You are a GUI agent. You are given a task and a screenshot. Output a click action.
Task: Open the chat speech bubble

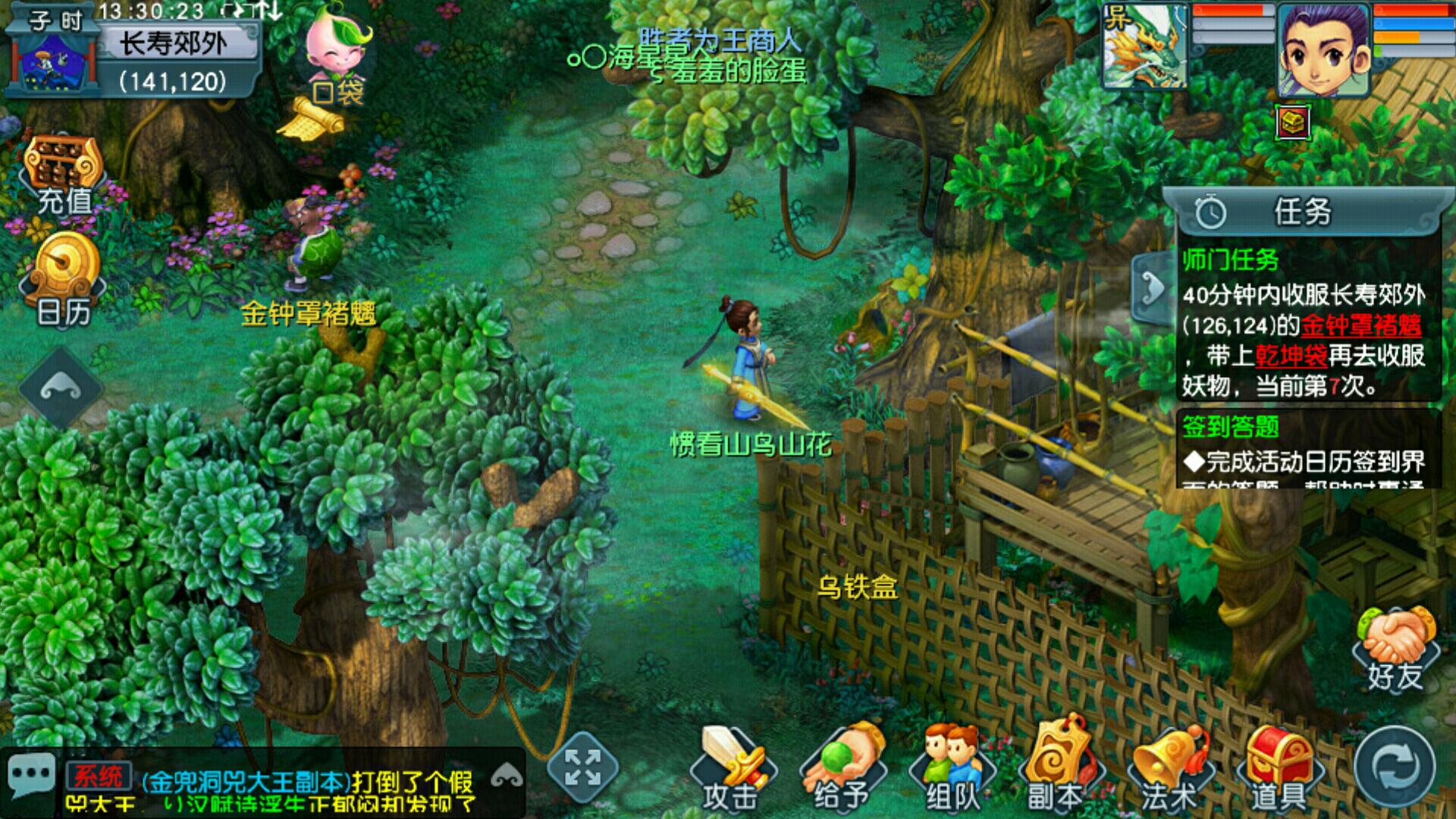[32, 775]
